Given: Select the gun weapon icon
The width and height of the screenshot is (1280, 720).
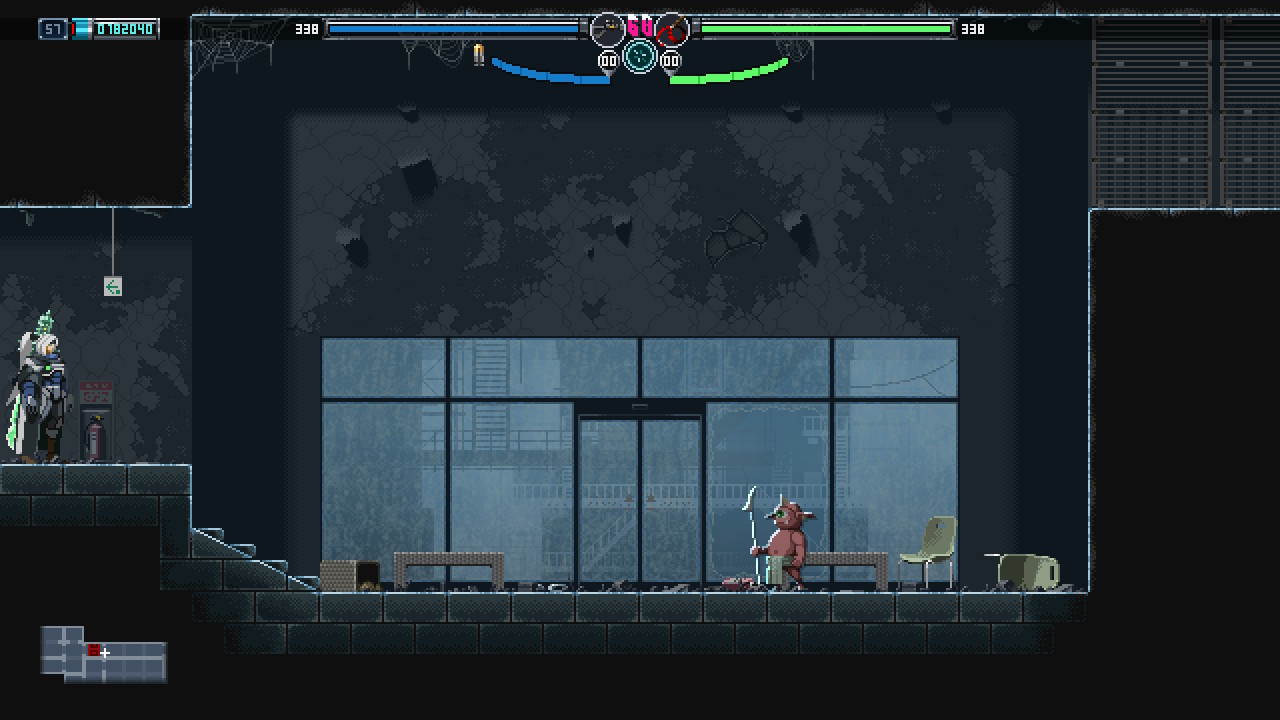Looking at the screenshot, I should (x=607, y=30).
